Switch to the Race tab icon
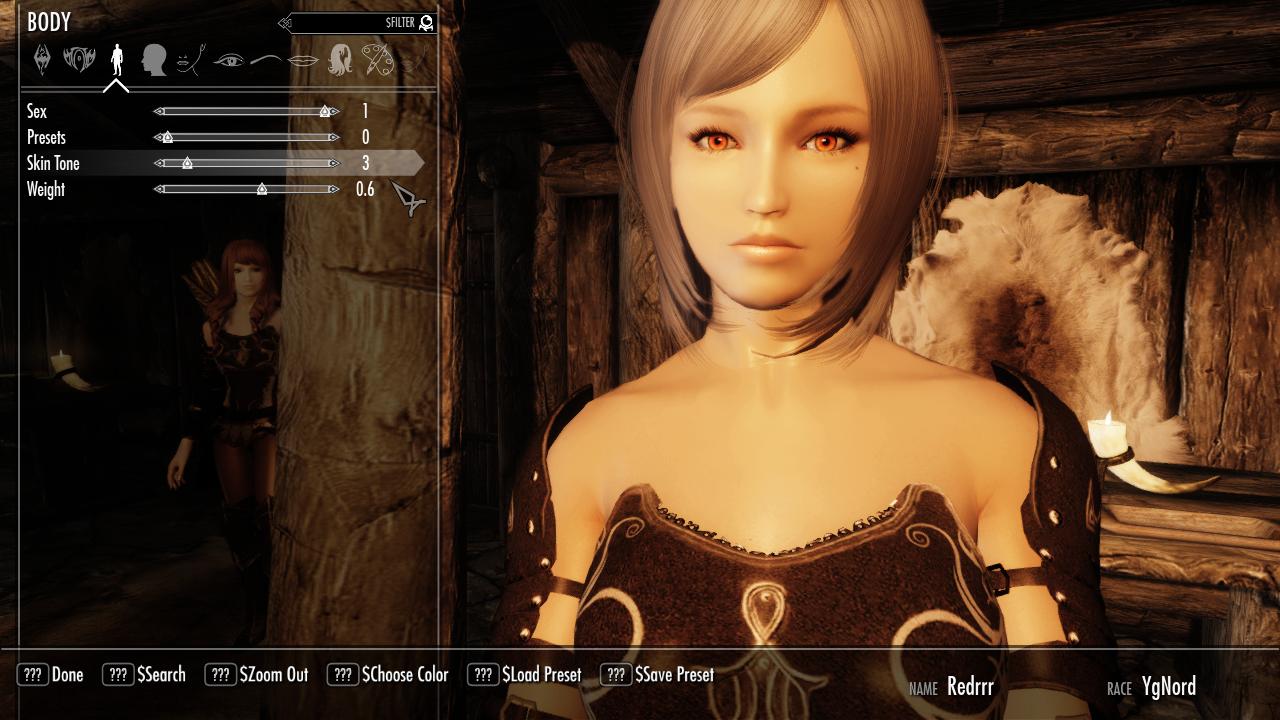This screenshot has height=720, width=1280. click(79, 60)
